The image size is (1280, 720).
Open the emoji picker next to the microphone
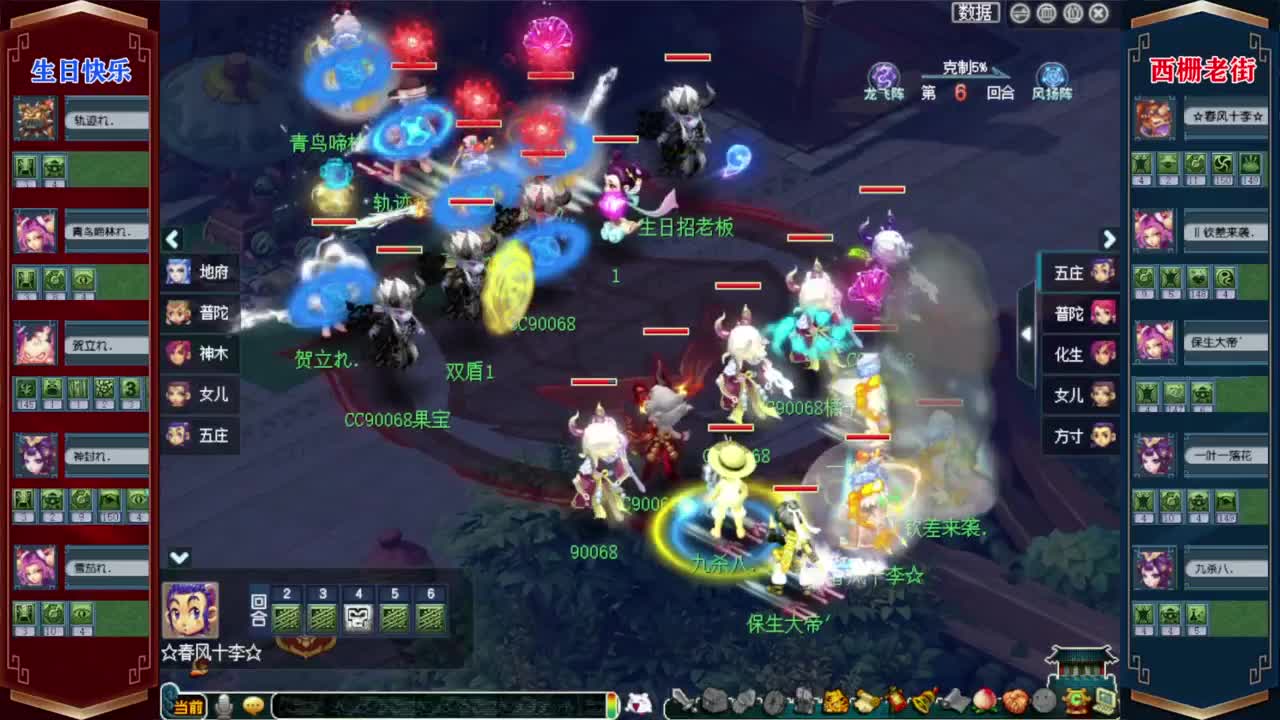pyautogui.click(x=252, y=705)
